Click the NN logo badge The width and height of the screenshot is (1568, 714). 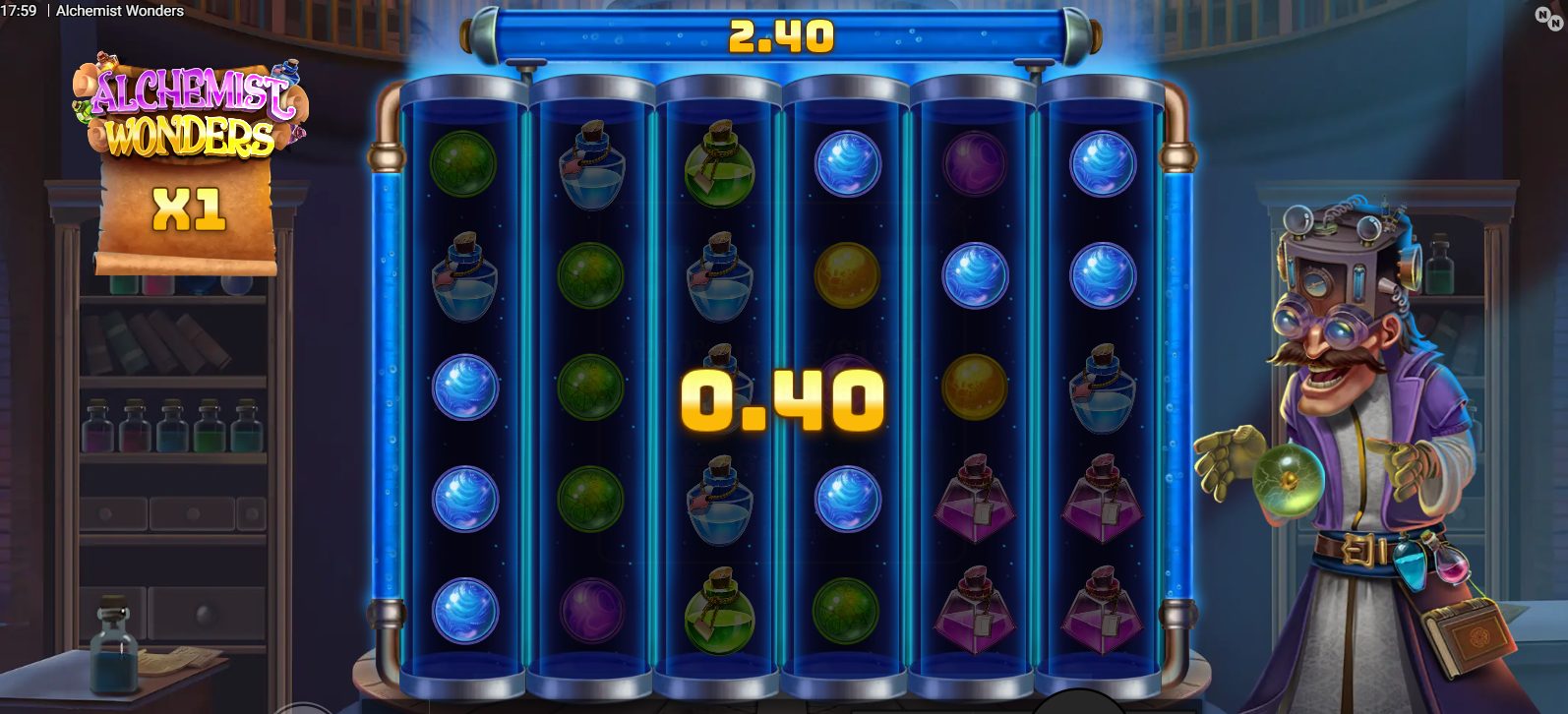(1549, 17)
